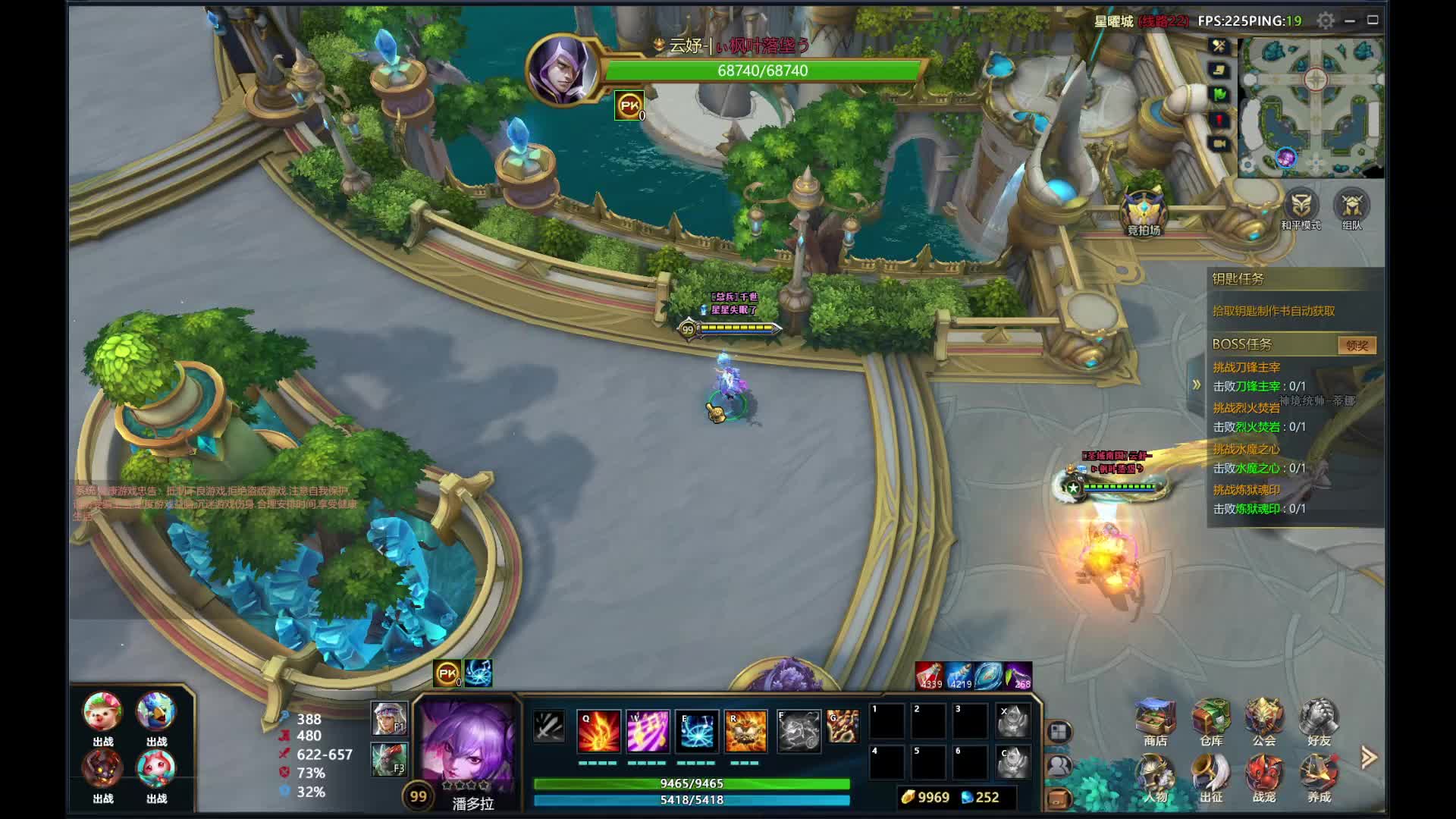
Task: Activate the R flaming ultimate skill
Action: tap(746, 731)
